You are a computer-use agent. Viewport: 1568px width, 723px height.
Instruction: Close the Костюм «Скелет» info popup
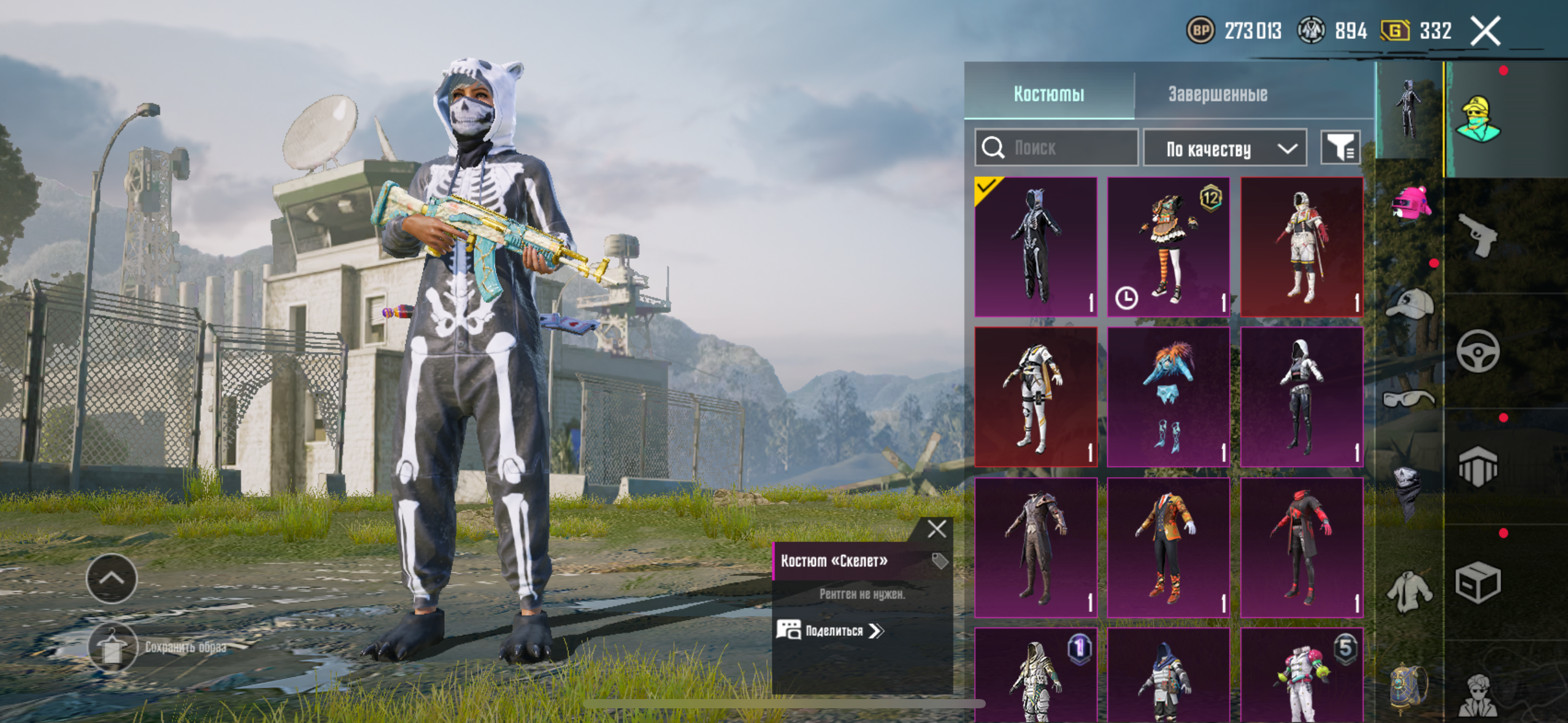coord(937,529)
